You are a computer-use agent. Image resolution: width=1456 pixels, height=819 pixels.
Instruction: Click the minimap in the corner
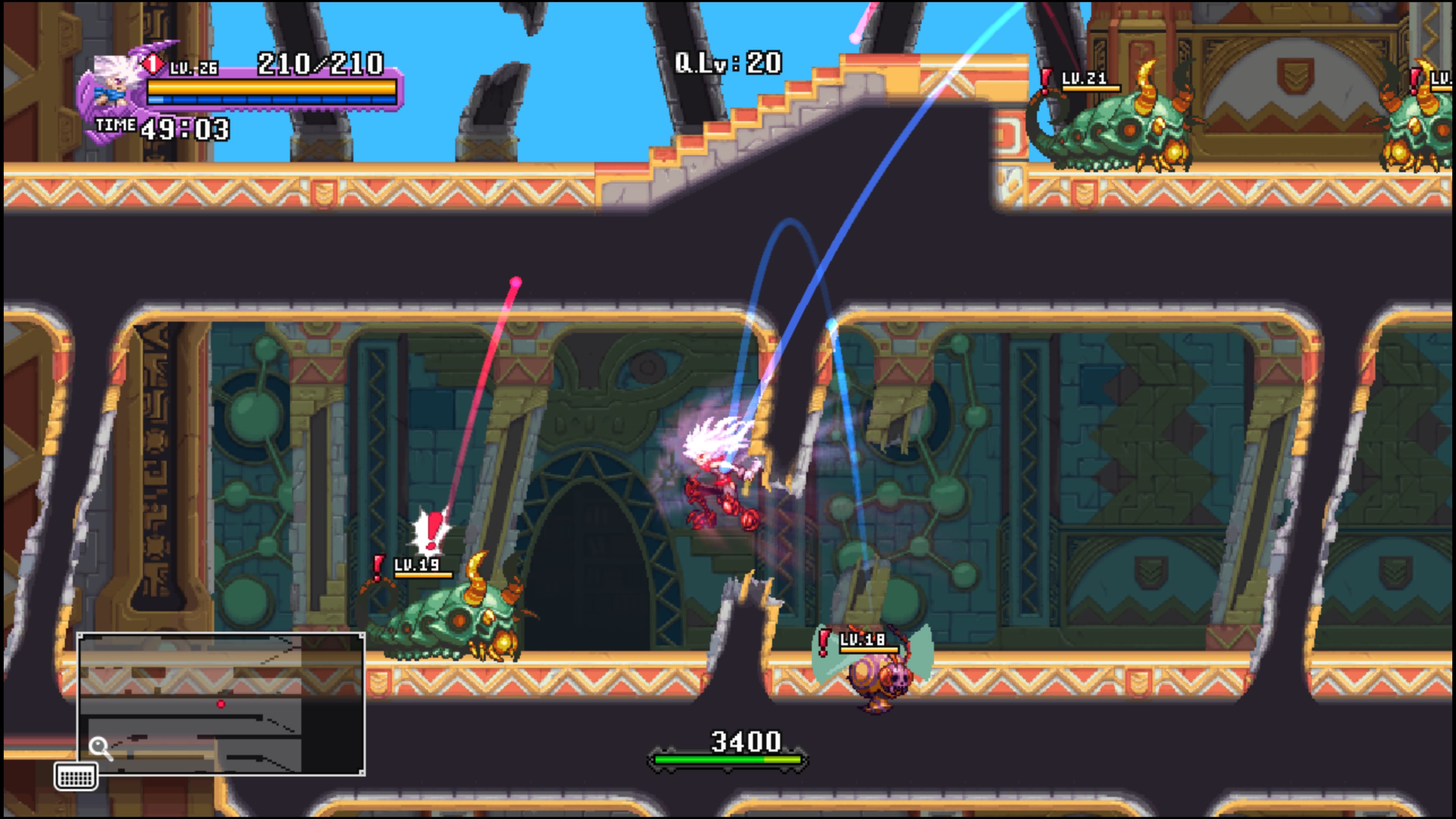pos(221,703)
